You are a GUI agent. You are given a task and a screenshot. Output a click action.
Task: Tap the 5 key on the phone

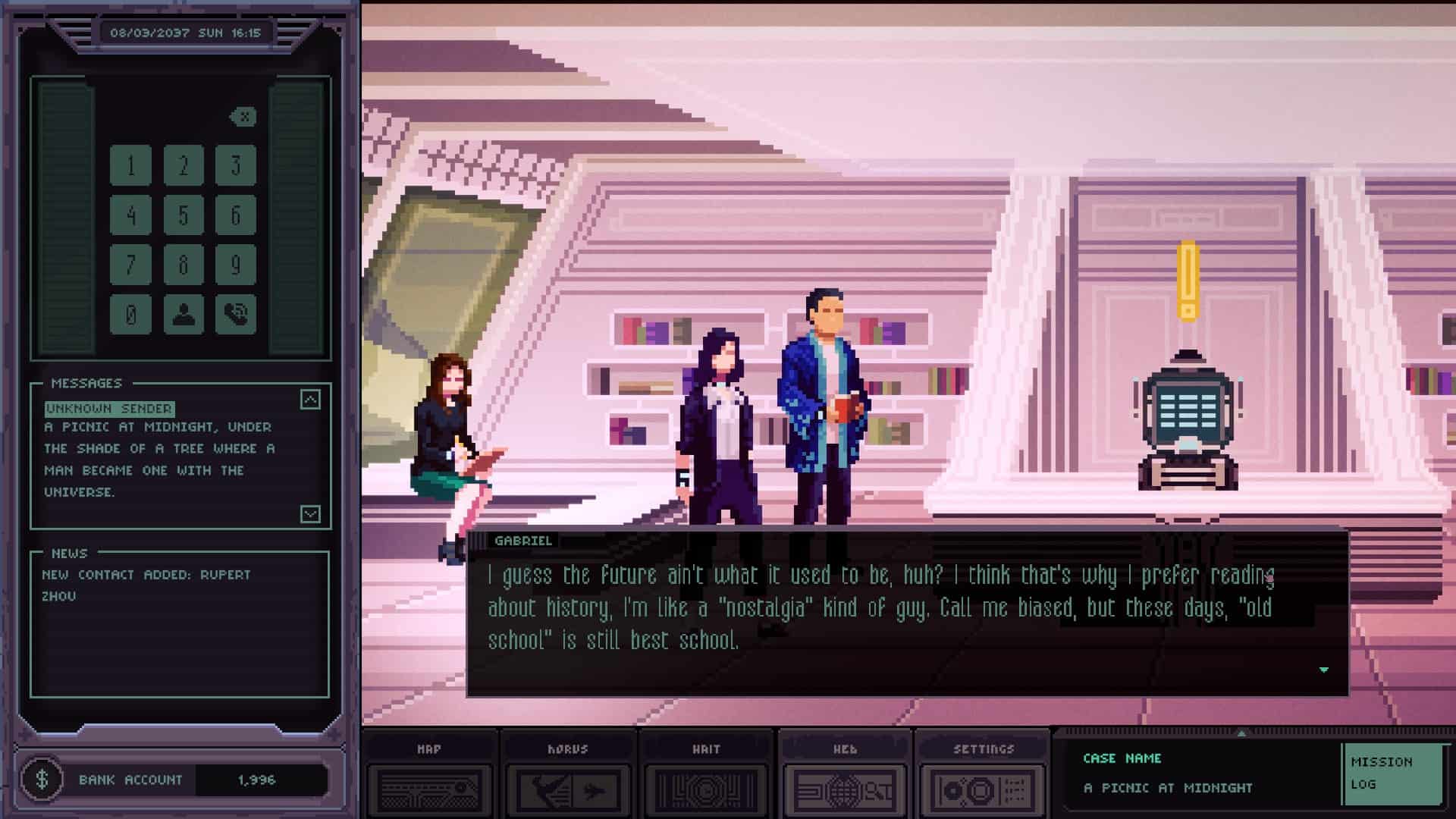click(x=184, y=215)
